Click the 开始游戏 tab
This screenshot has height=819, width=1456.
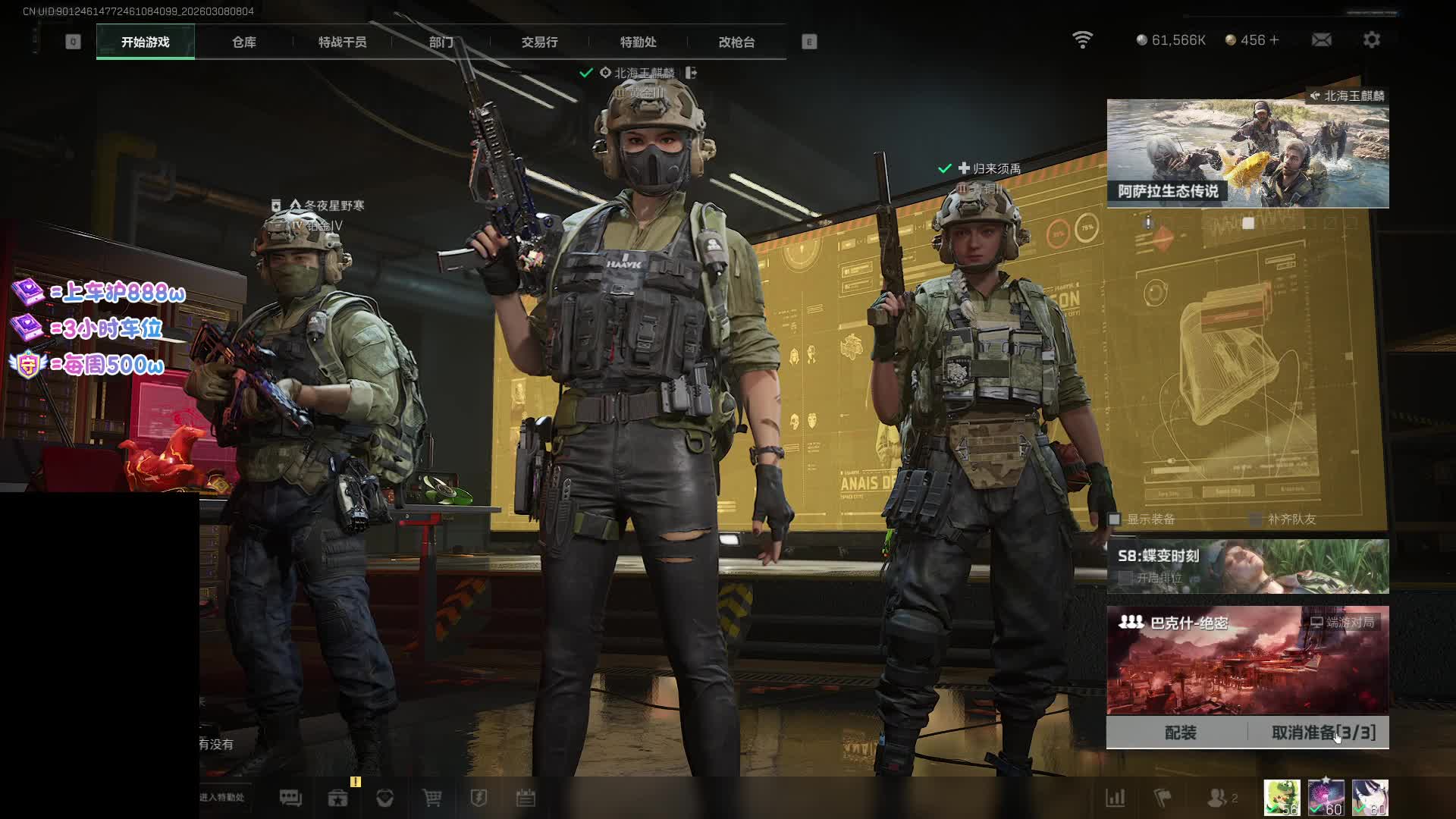[x=145, y=42]
